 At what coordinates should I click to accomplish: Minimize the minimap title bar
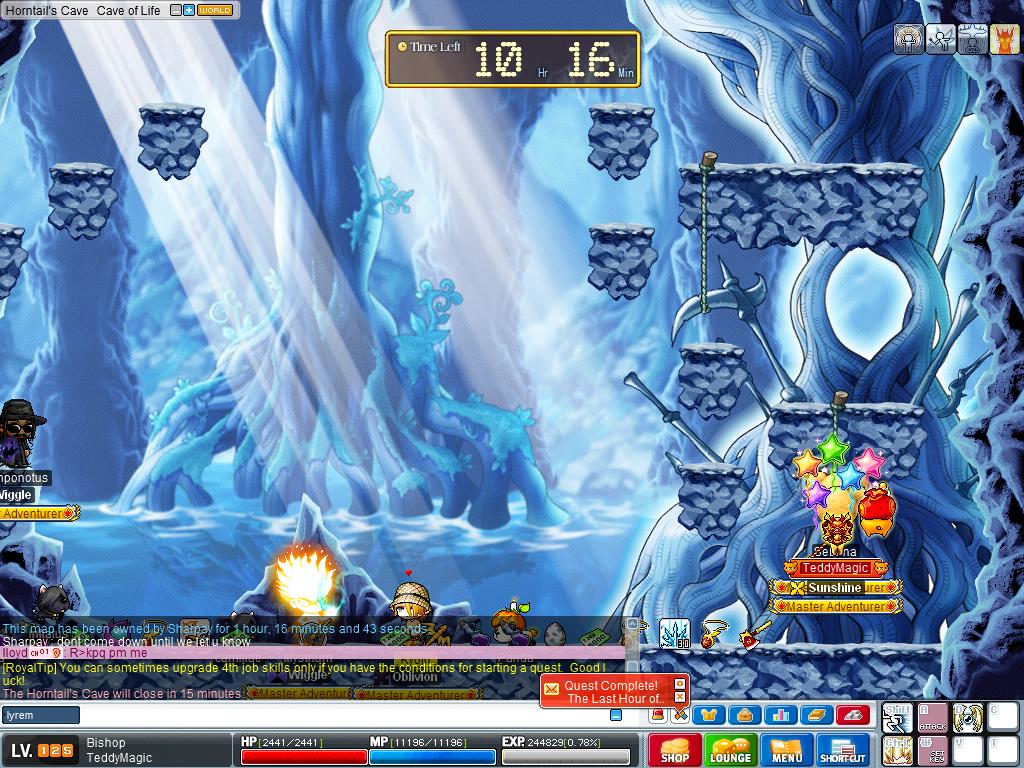click(x=176, y=10)
